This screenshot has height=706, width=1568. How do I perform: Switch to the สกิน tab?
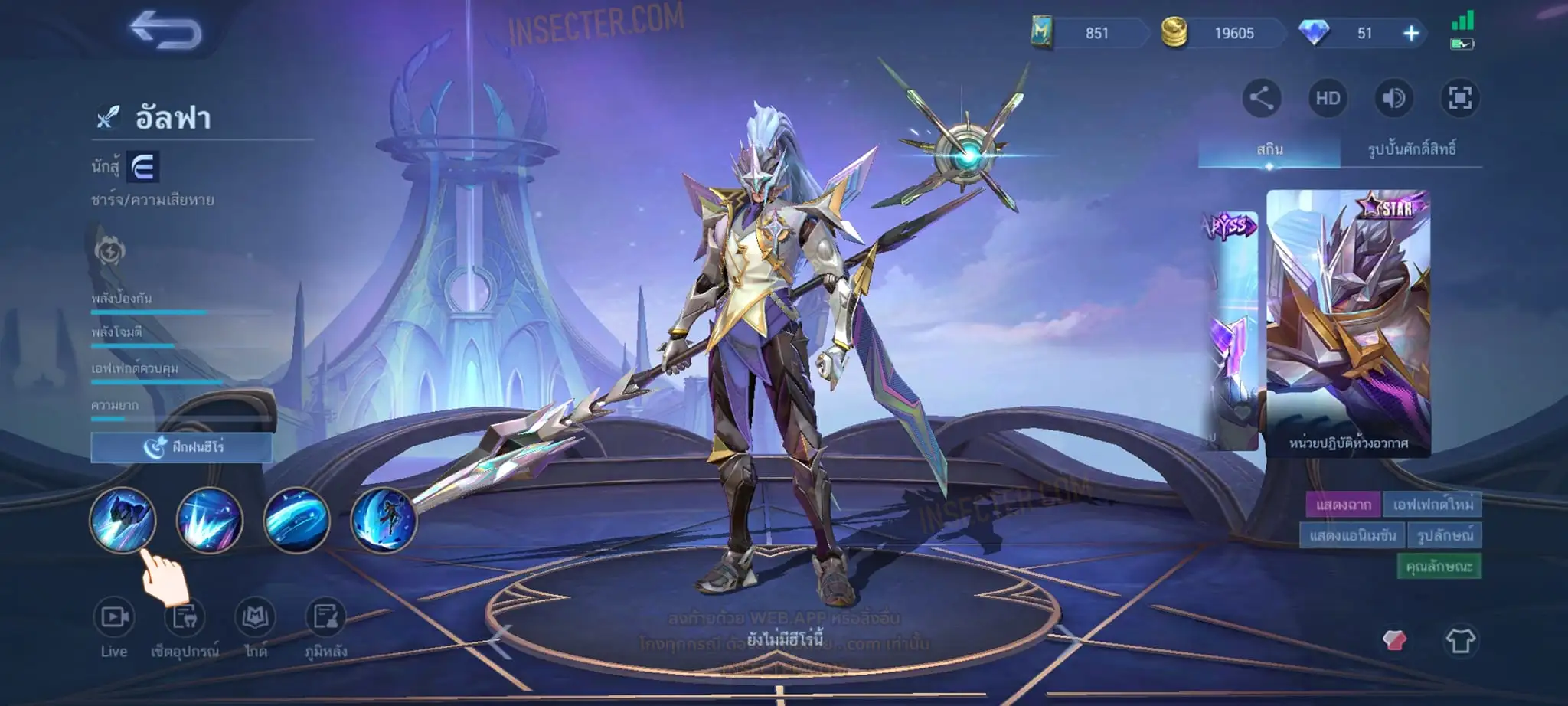[1269, 149]
